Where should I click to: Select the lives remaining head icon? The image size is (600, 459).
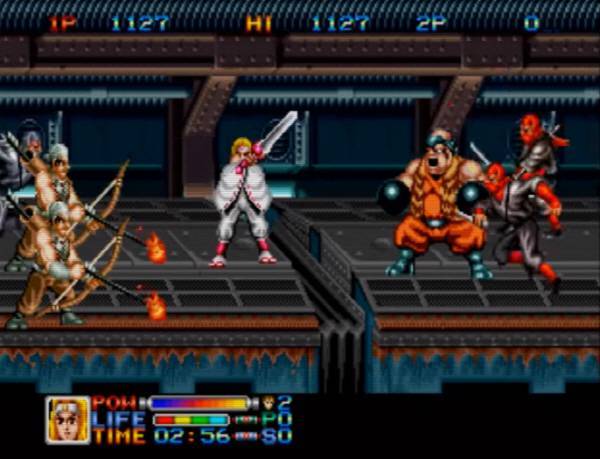tap(268, 403)
